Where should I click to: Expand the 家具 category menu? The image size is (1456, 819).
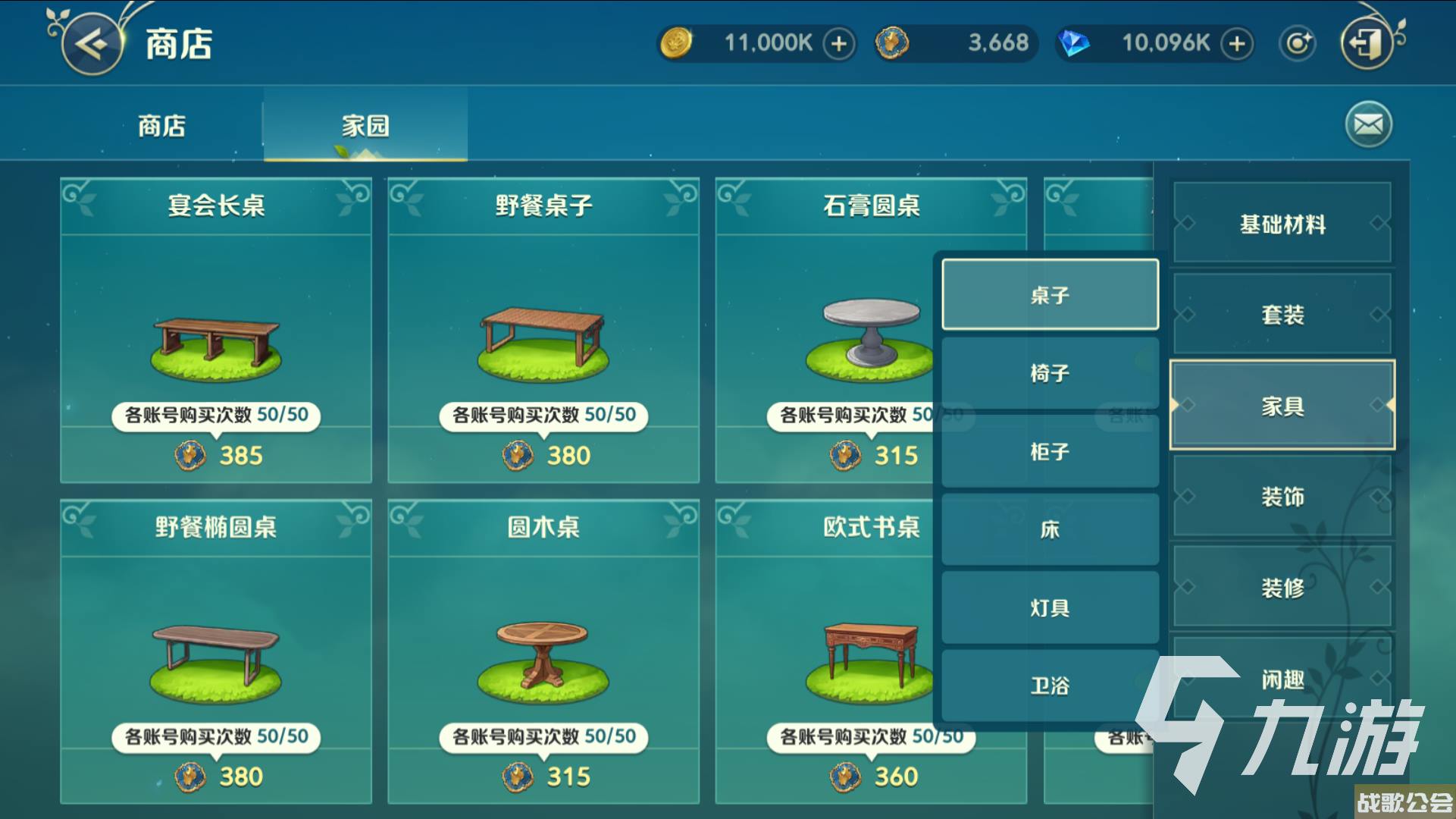coord(1281,407)
